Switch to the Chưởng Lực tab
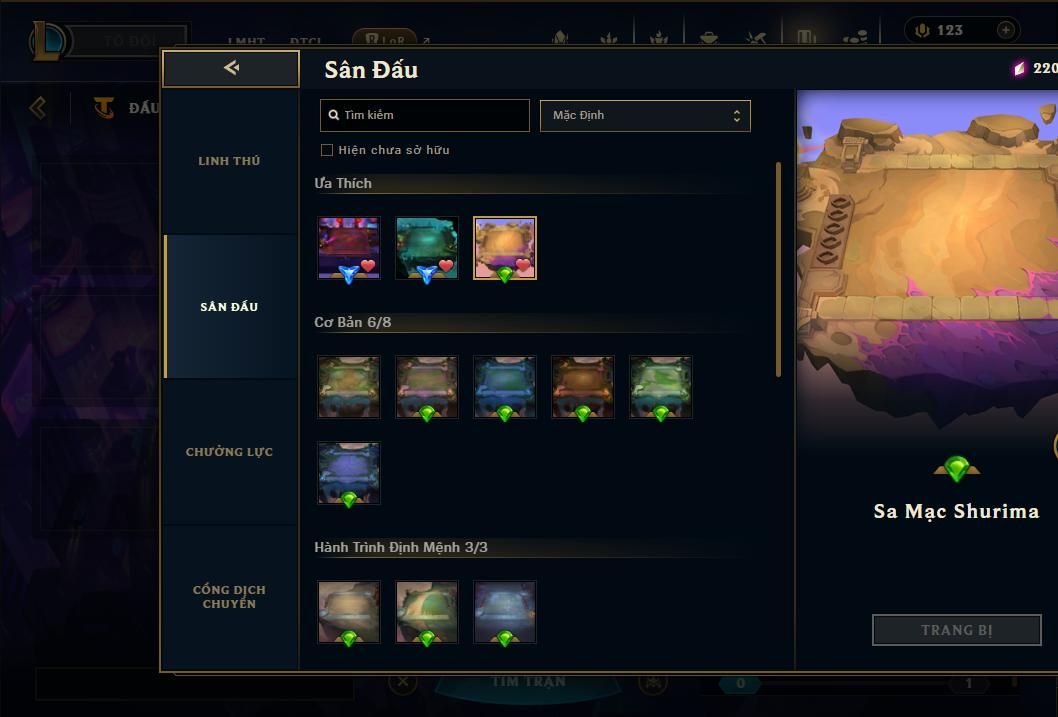 (229, 452)
